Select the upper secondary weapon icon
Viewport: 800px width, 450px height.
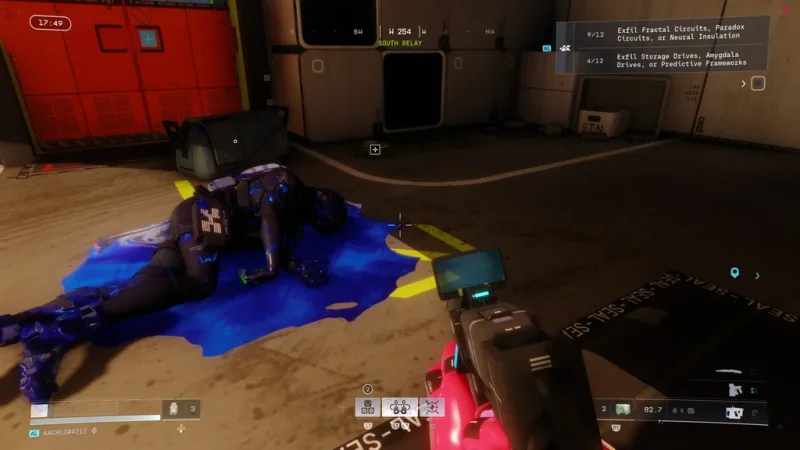[735, 389]
